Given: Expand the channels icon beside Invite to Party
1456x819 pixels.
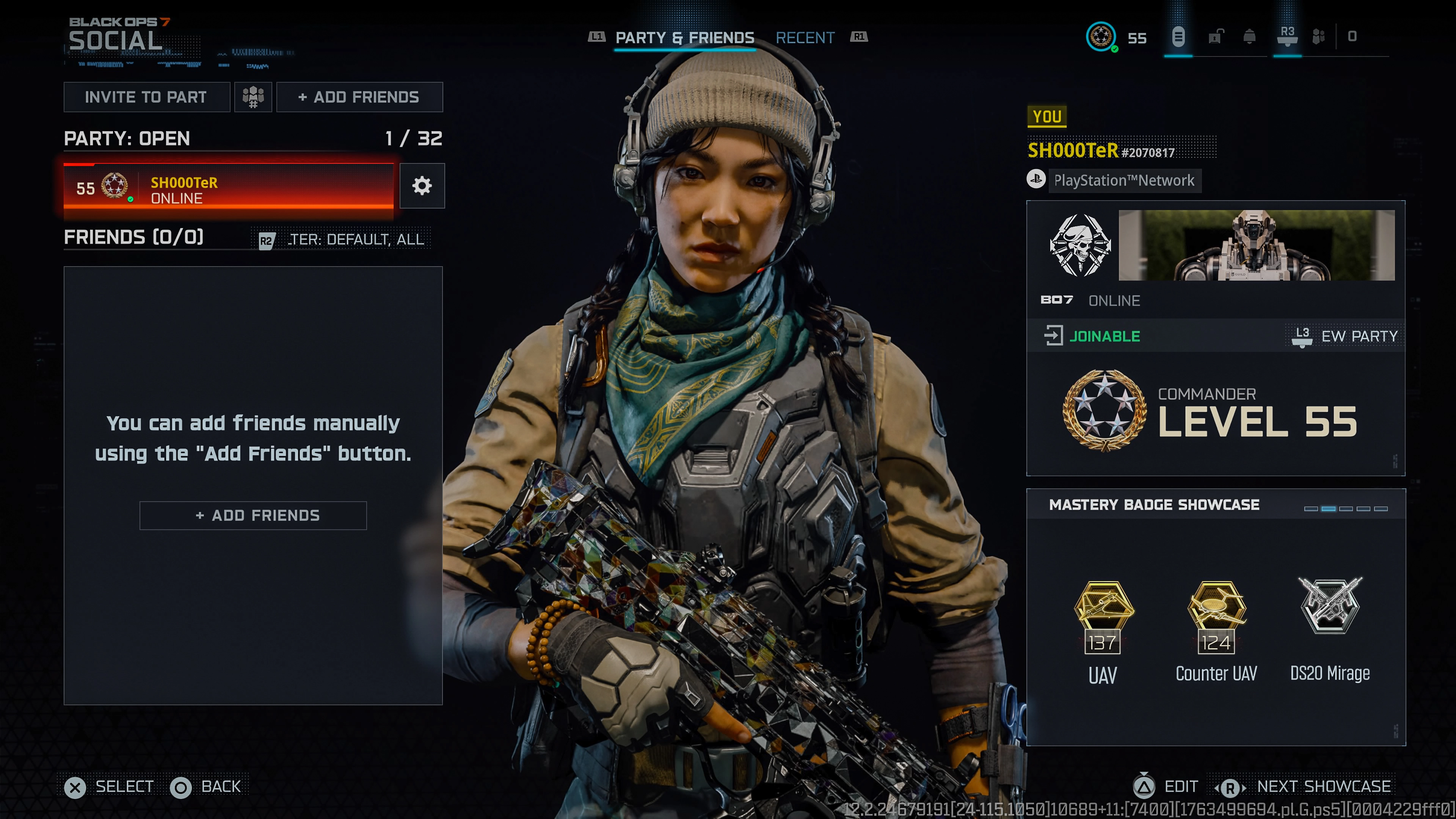Looking at the screenshot, I should (x=253, y=97).
